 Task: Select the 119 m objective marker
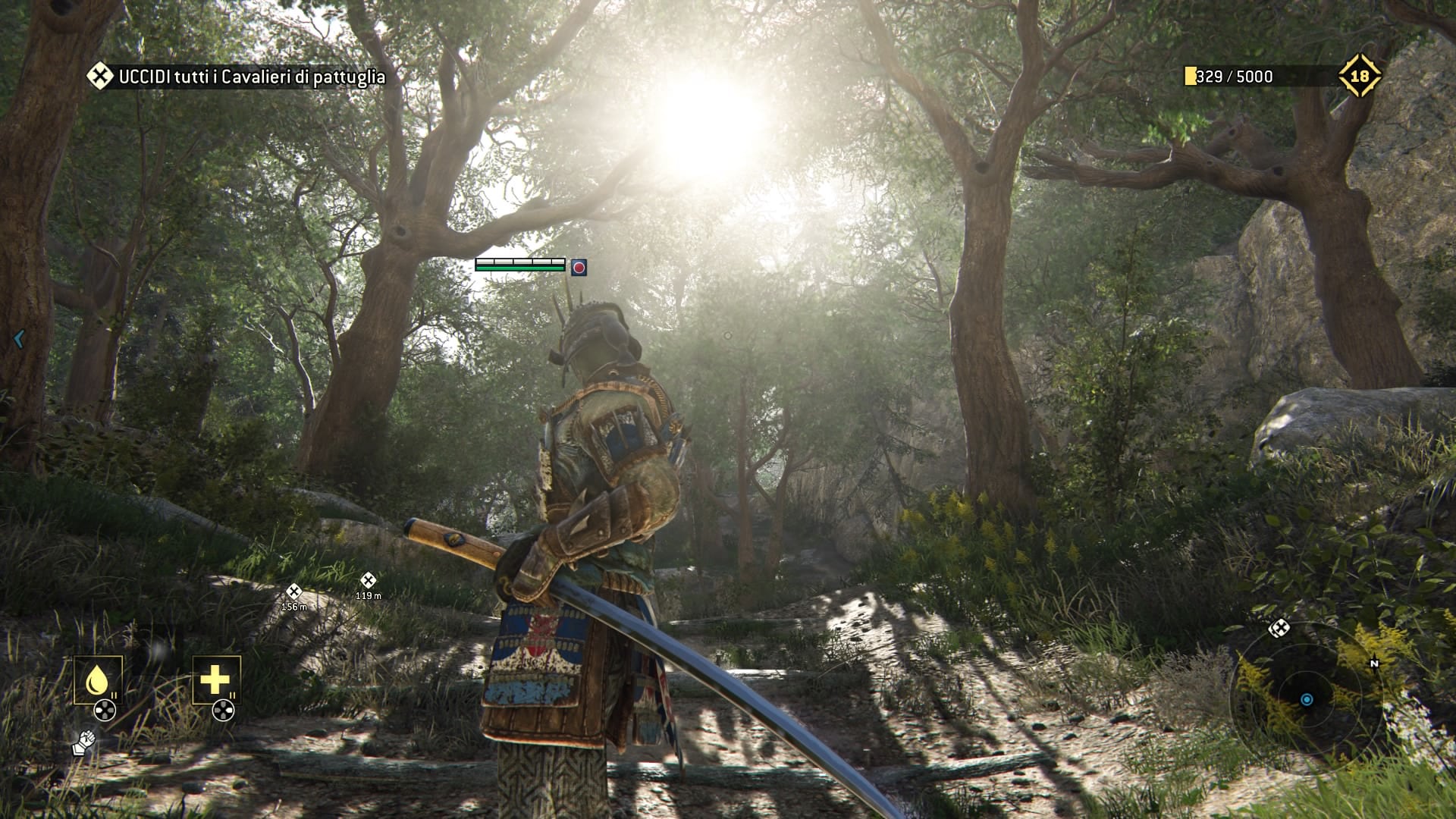[368, 581]
